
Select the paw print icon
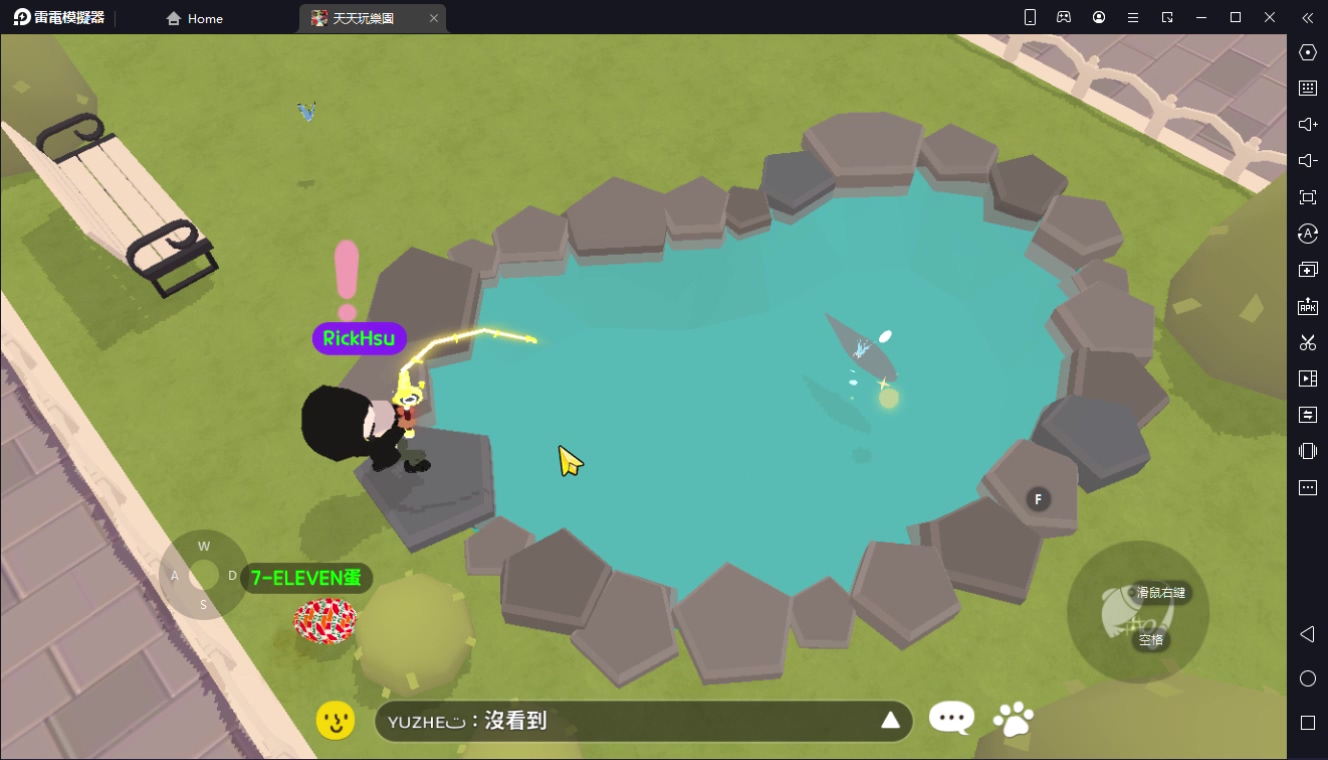[1013, 717]
